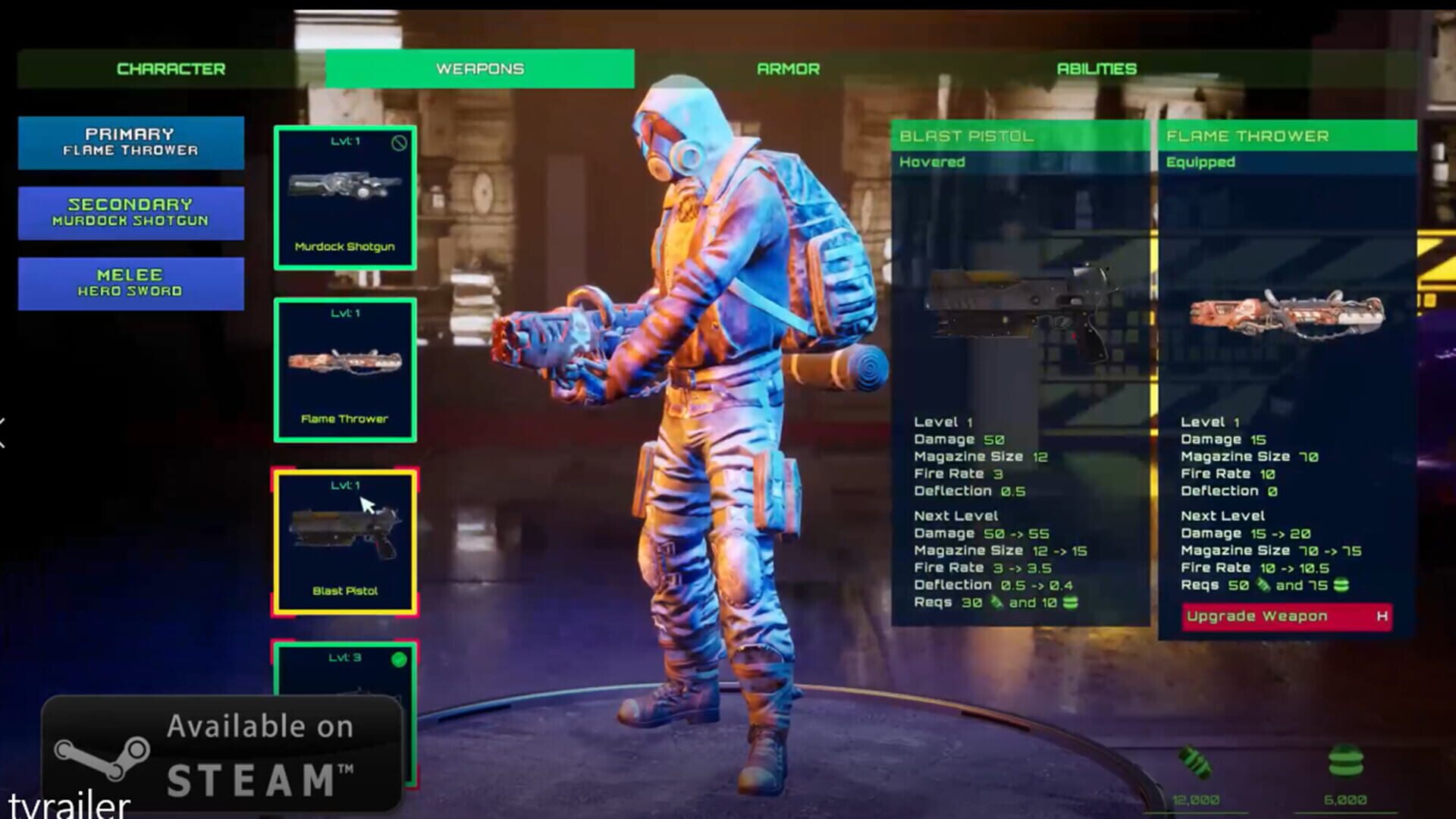Image resolution: width=1456 pixels, height=819 pixels.
Task: Click the restriction badge on Murdock Shotgun card
Action: [x=398, y=141]
